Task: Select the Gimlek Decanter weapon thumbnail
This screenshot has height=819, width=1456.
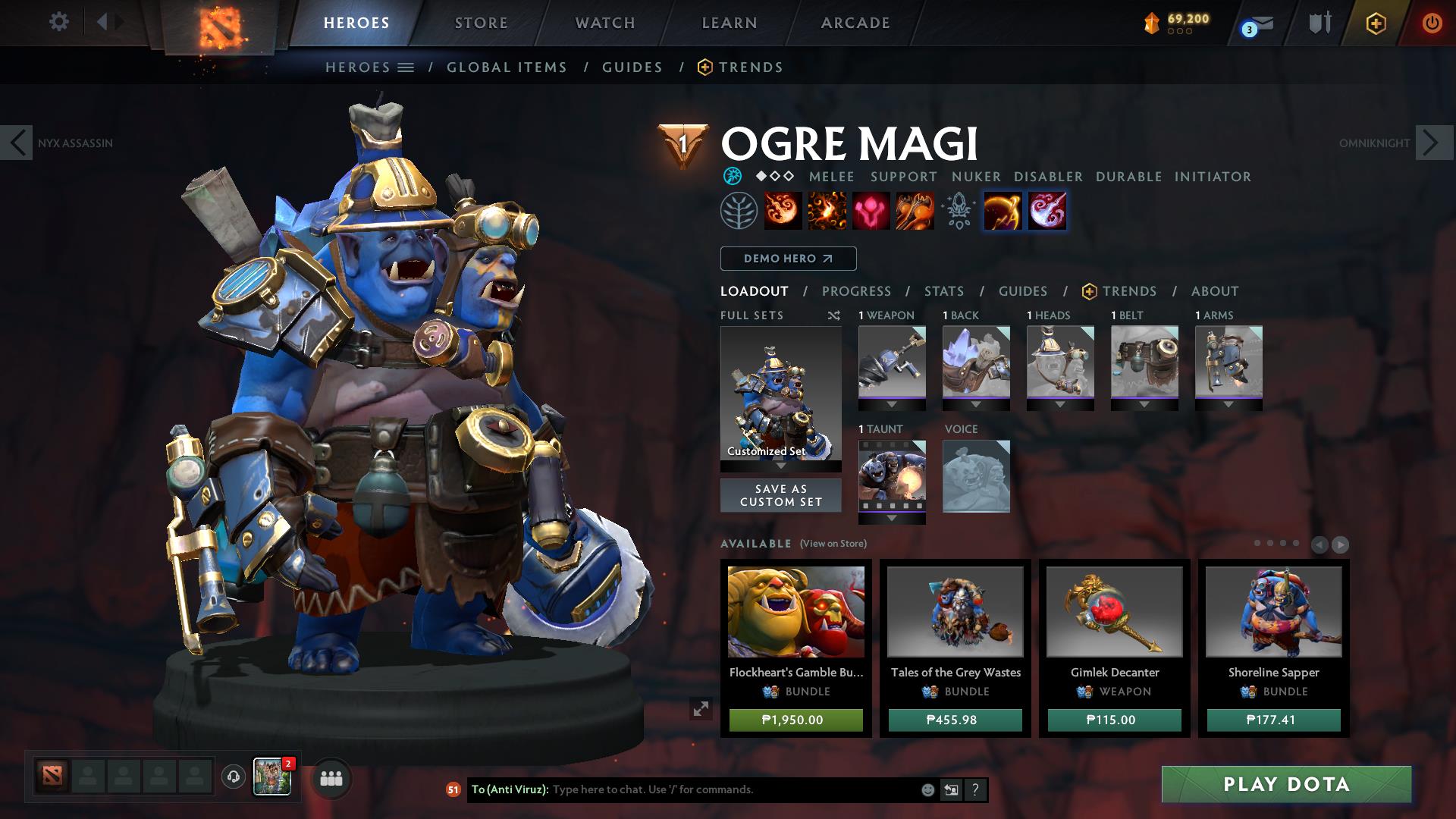Action: coord(1114,611)
